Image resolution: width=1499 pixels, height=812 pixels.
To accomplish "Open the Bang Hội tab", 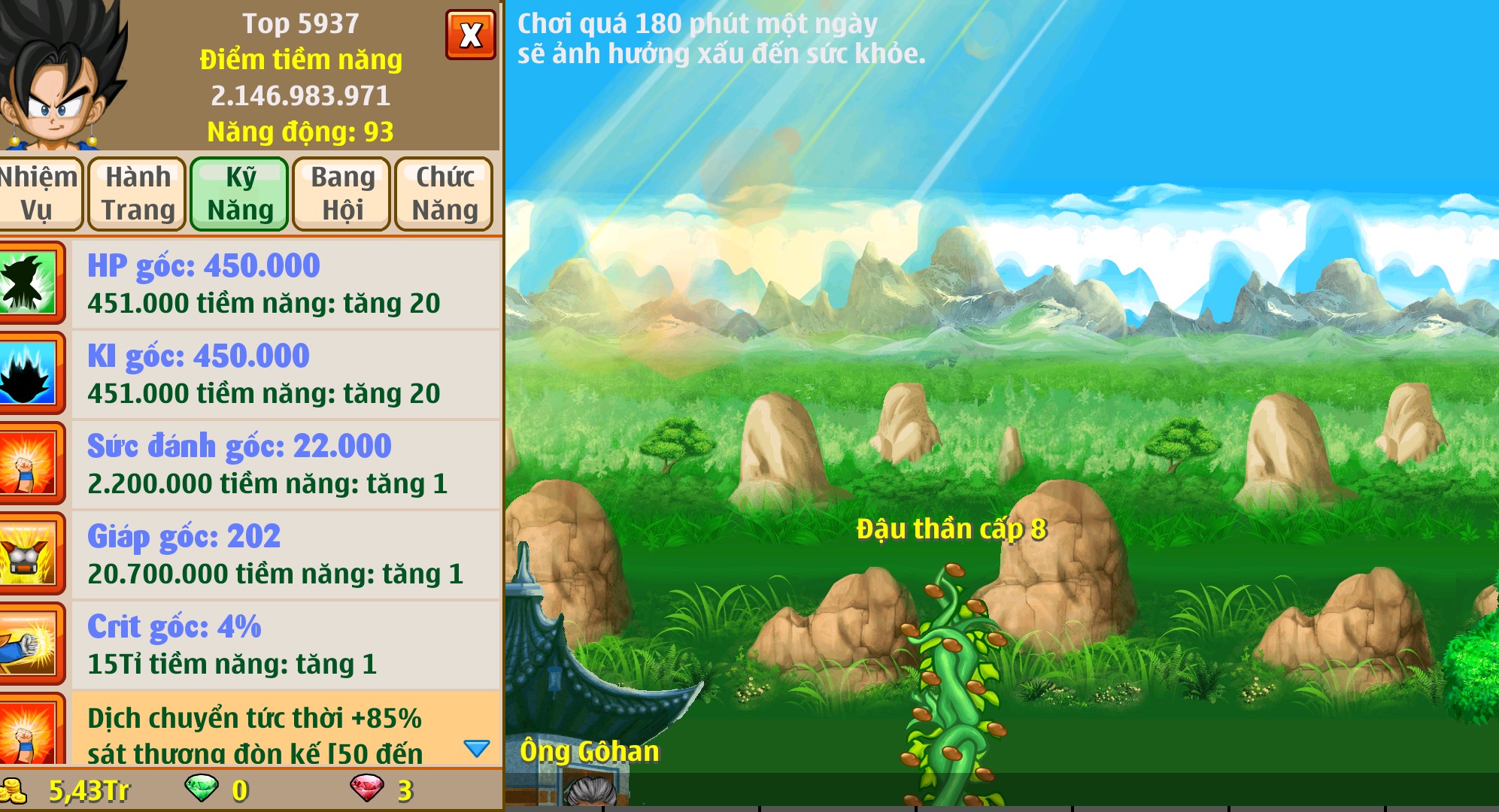I will pos(340,193).
